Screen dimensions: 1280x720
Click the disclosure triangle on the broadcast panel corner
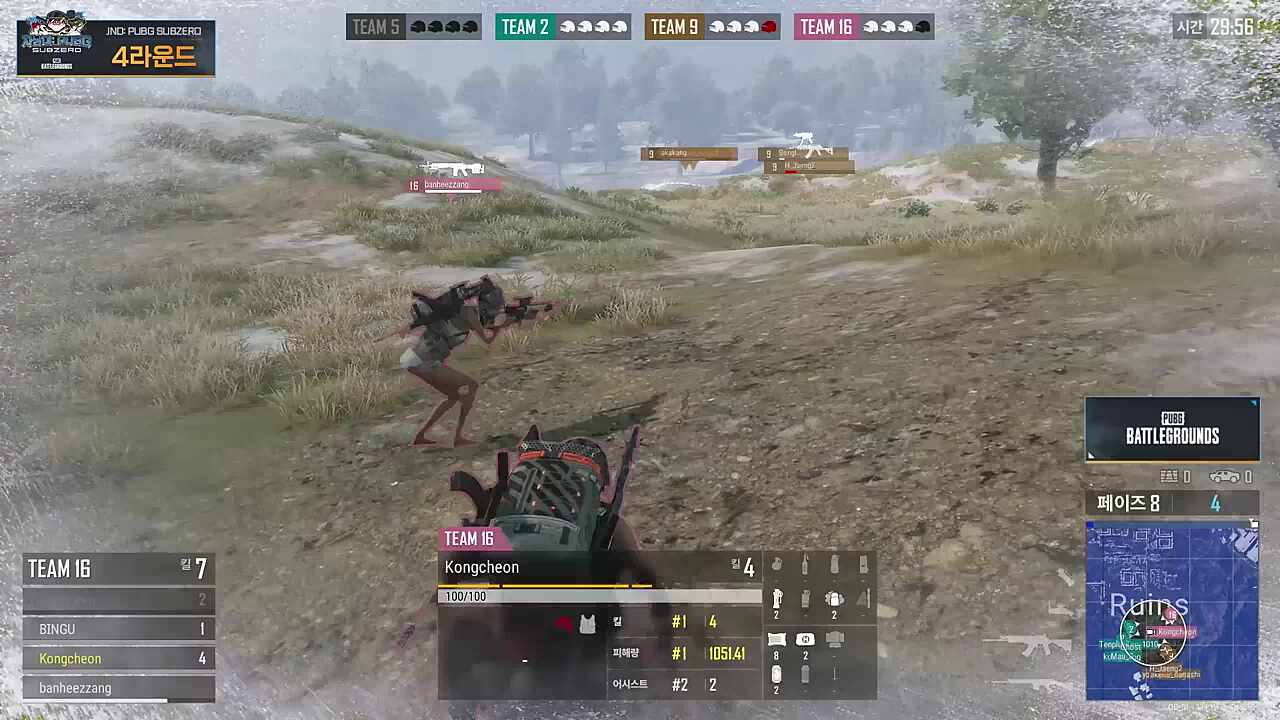[1254, 404]
